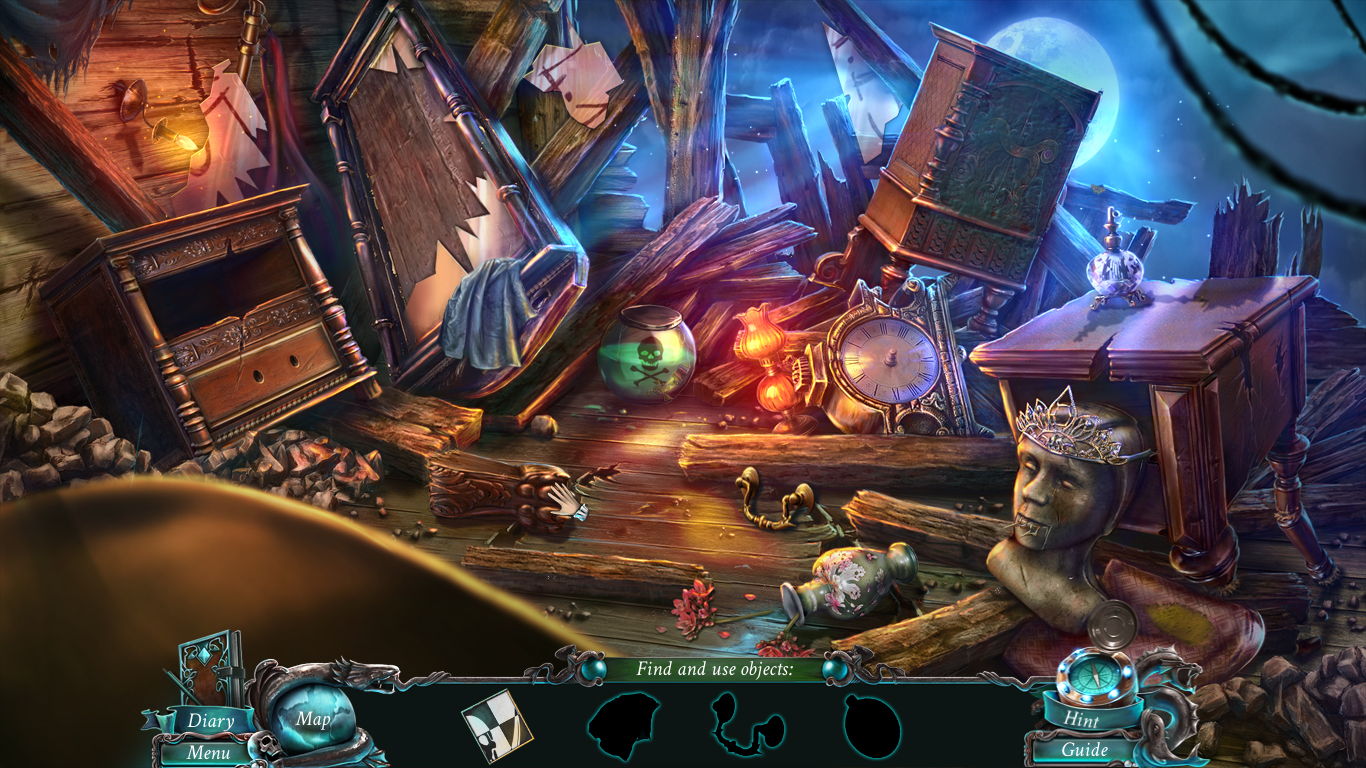This screenshot has height=768, width=1366.
Task: Open the Menu screen
Action: pyautogui.click(x=209, y=751)
